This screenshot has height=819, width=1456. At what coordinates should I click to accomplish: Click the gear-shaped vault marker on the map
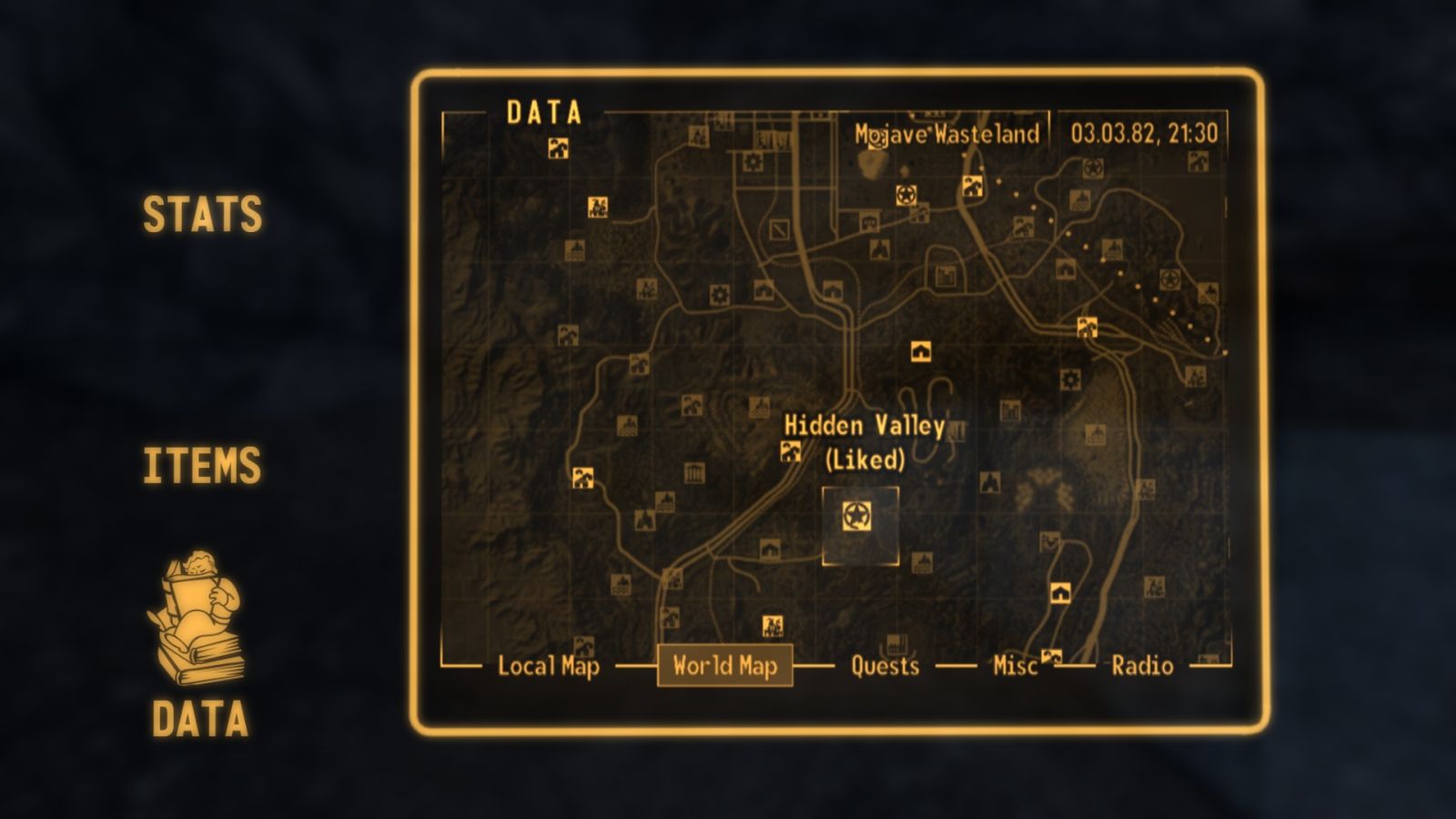point(721,296)
